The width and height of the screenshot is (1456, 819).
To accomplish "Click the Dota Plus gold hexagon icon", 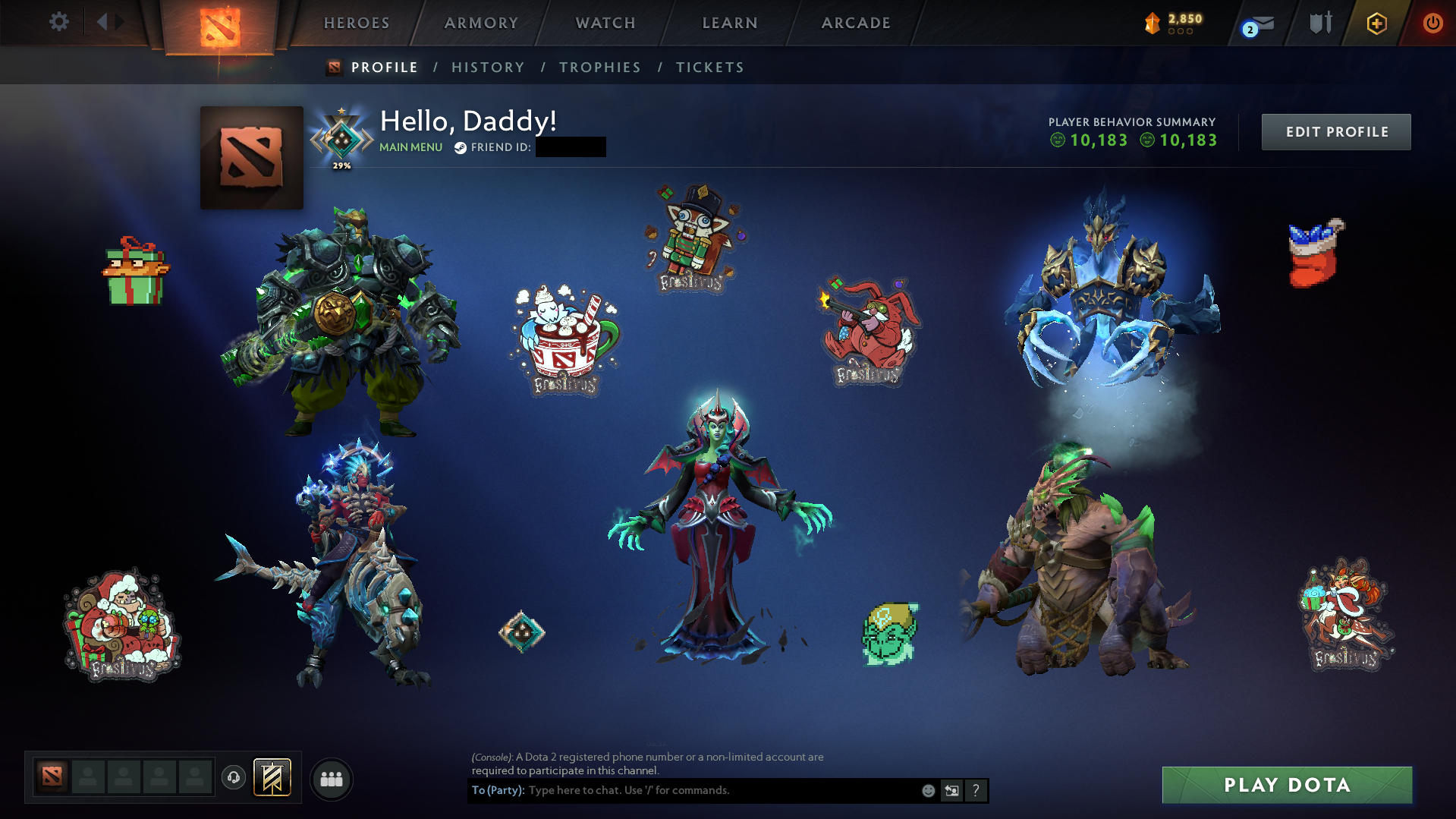I will (1376, 23).
